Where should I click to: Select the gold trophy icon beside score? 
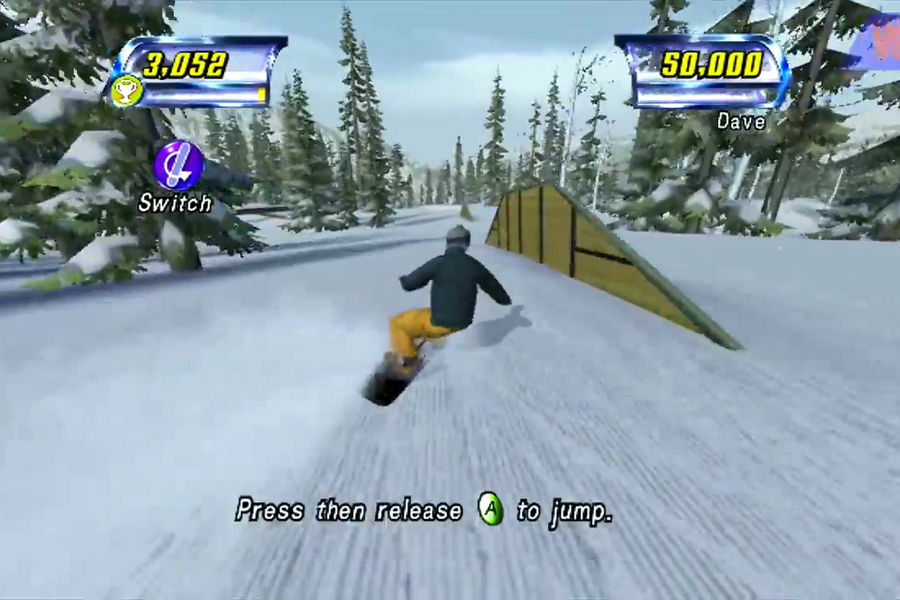point(127,90)
